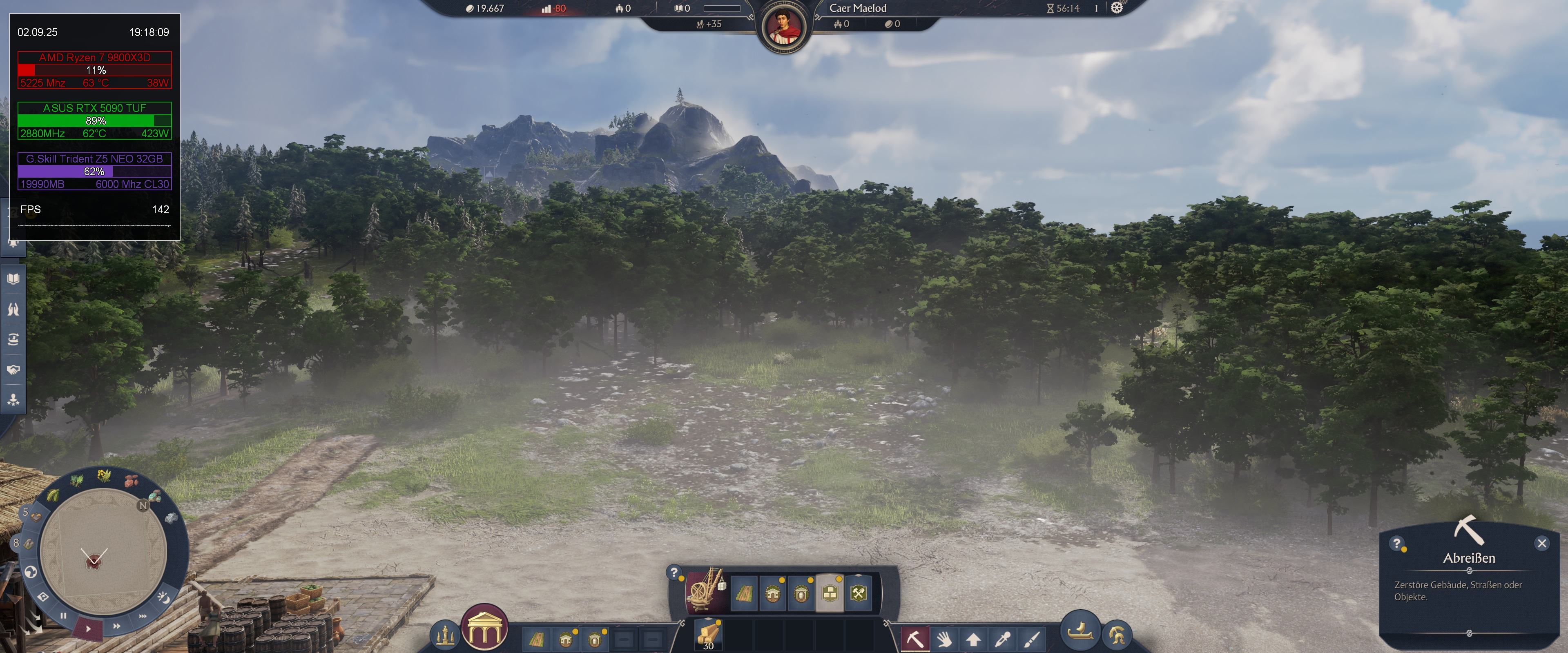Open the temple build menu

[484, 629]
